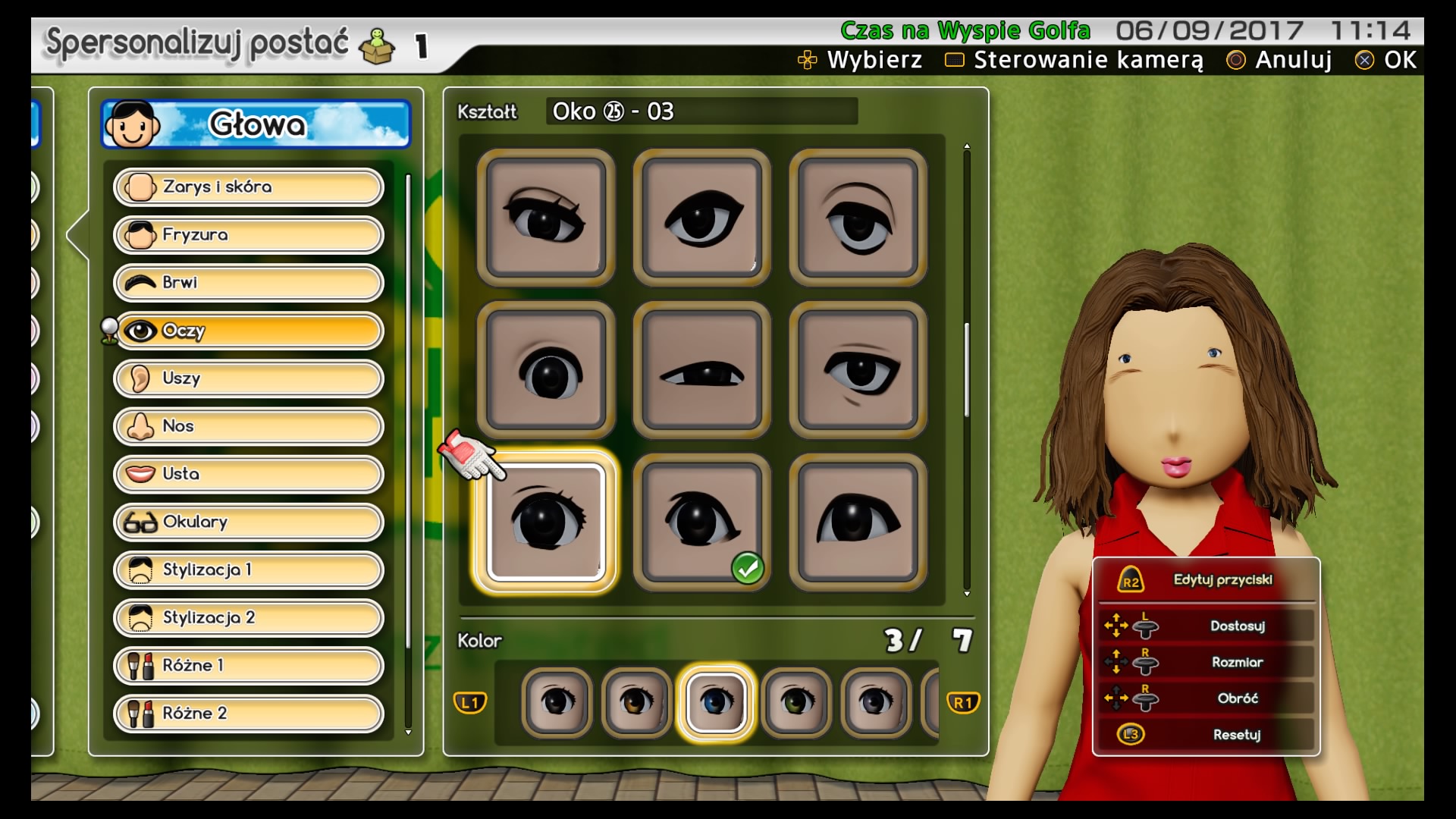
Task: Choose the Różne 1 makeup entry
Action: (249, 665)
